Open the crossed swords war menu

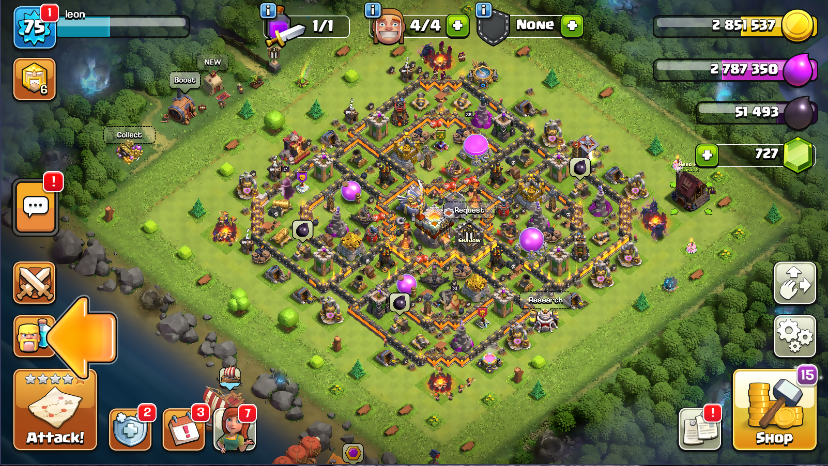click(x=34, y=282)
